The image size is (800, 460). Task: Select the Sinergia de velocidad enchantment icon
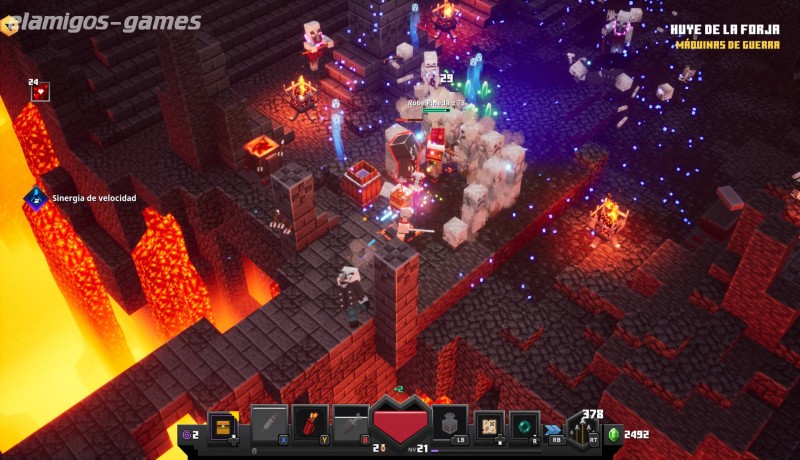[x=36, y=199]
